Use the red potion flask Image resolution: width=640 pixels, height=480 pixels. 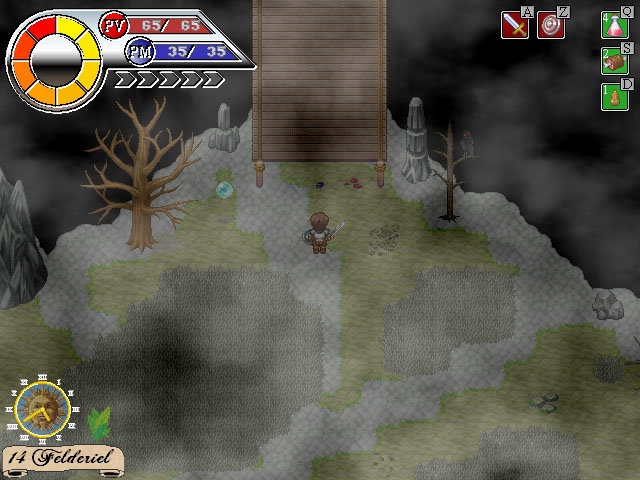[x=614, y=25]
